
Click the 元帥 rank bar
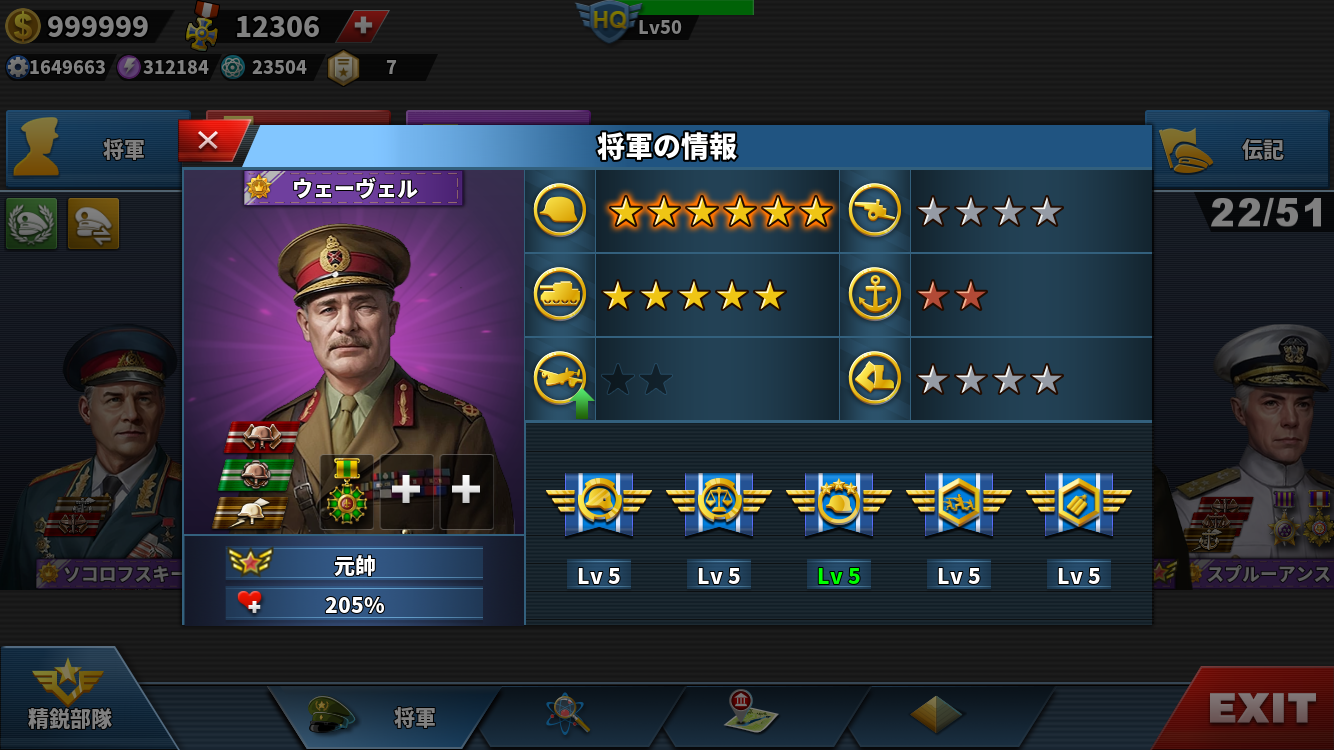pos(354,565)
